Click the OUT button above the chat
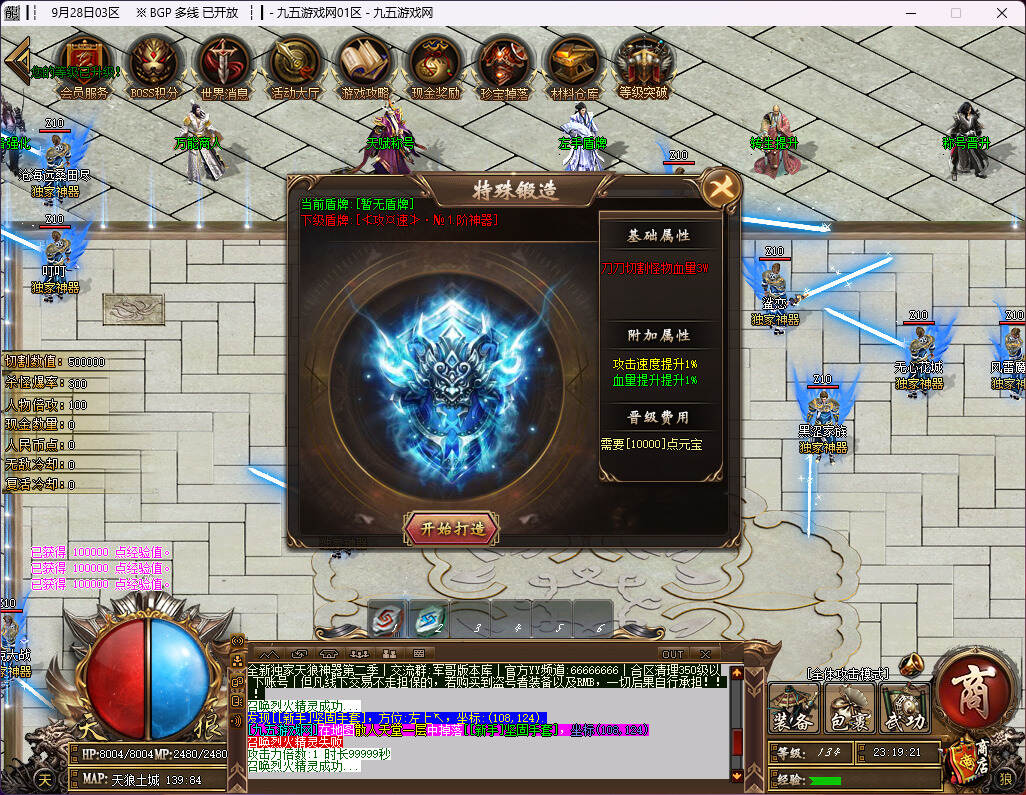The width and height of the screenshot is (1026, 795). point(673,654)
